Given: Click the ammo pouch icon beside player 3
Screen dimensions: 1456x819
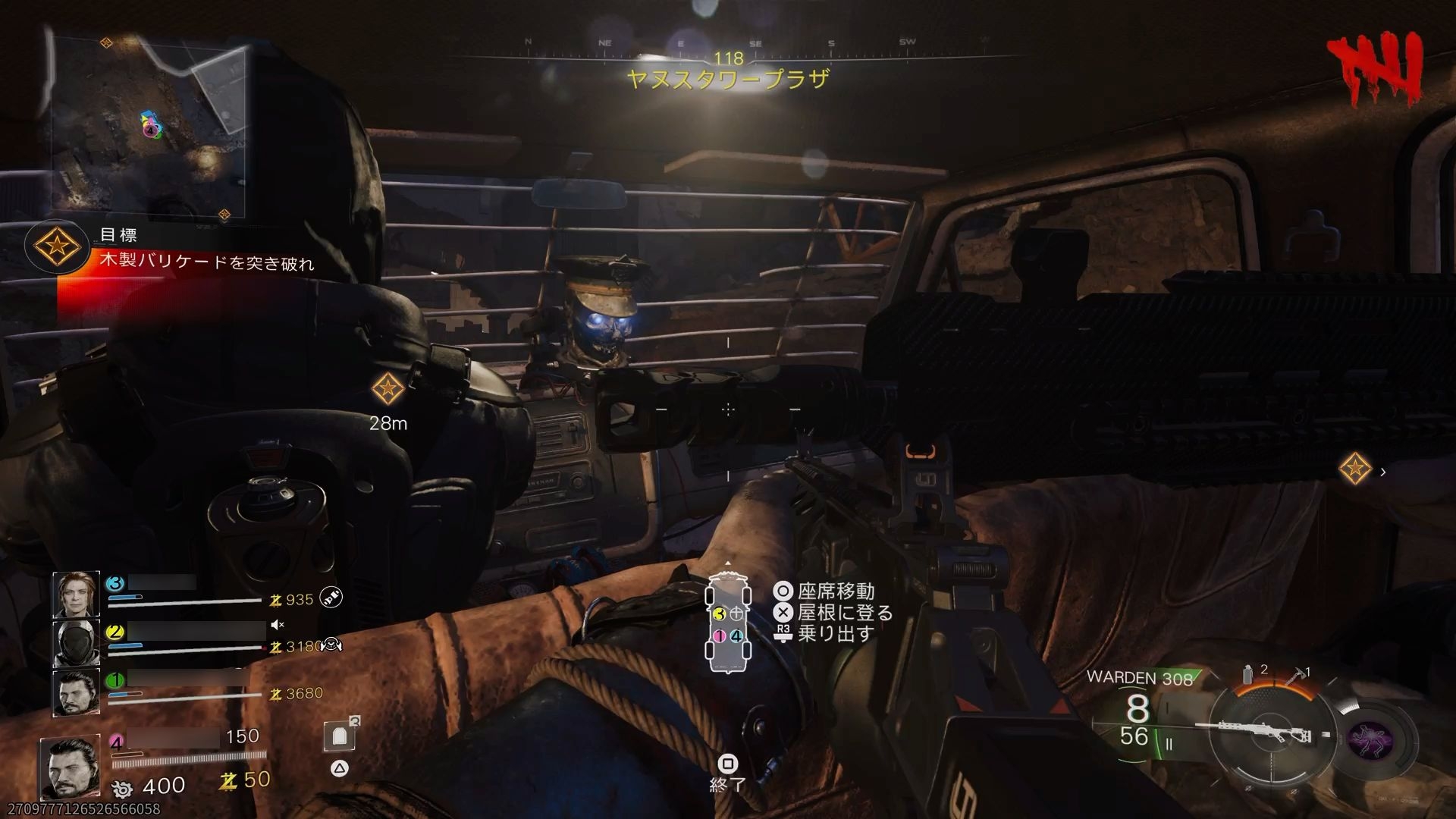Looking at the screenshot, I should [330, 598].
